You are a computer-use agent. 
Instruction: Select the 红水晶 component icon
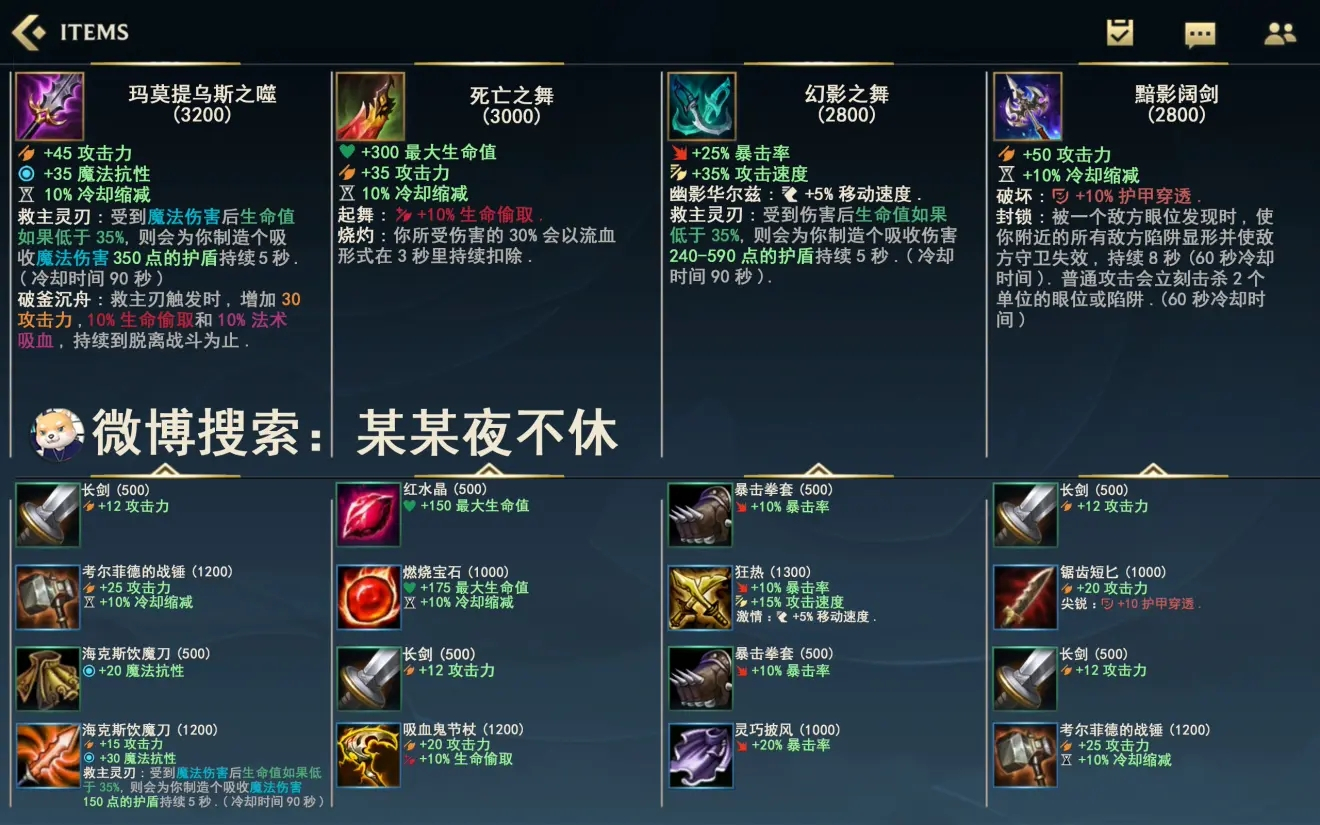click(369, 516)
